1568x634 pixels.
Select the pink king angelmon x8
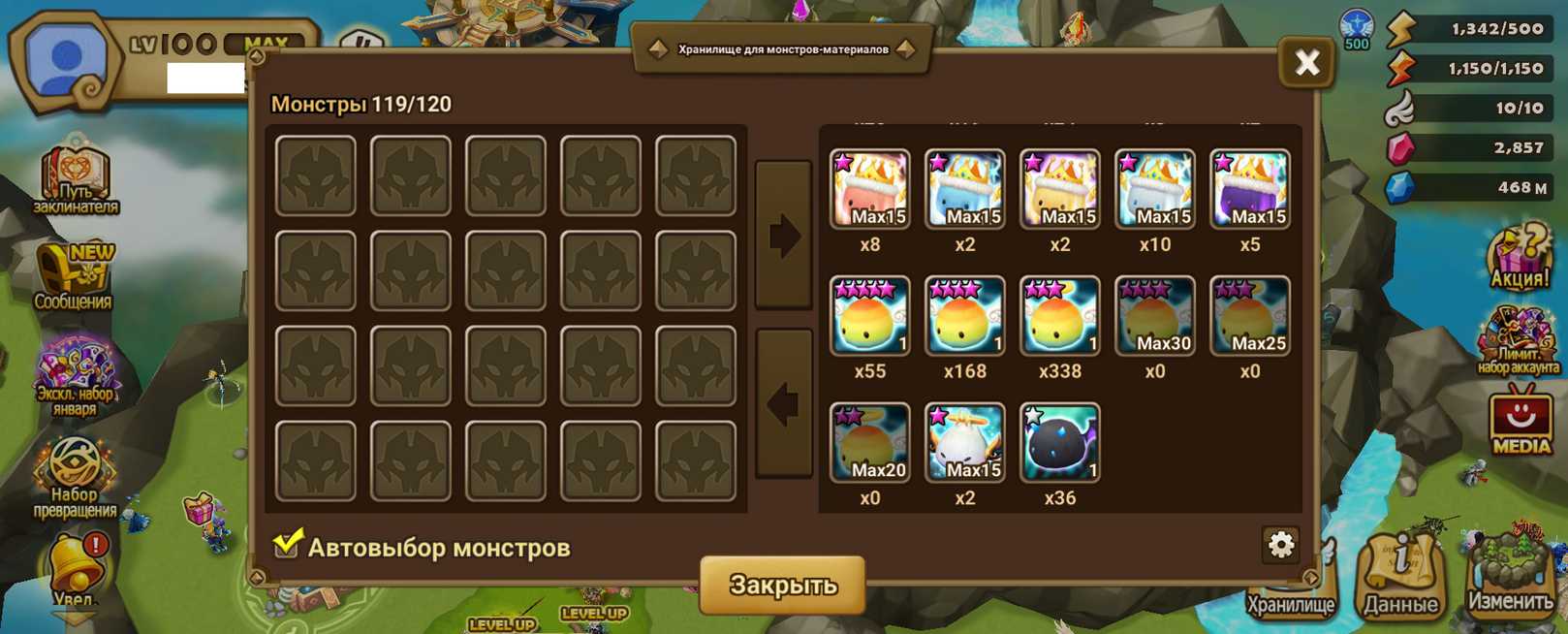[x=869, y=189]
